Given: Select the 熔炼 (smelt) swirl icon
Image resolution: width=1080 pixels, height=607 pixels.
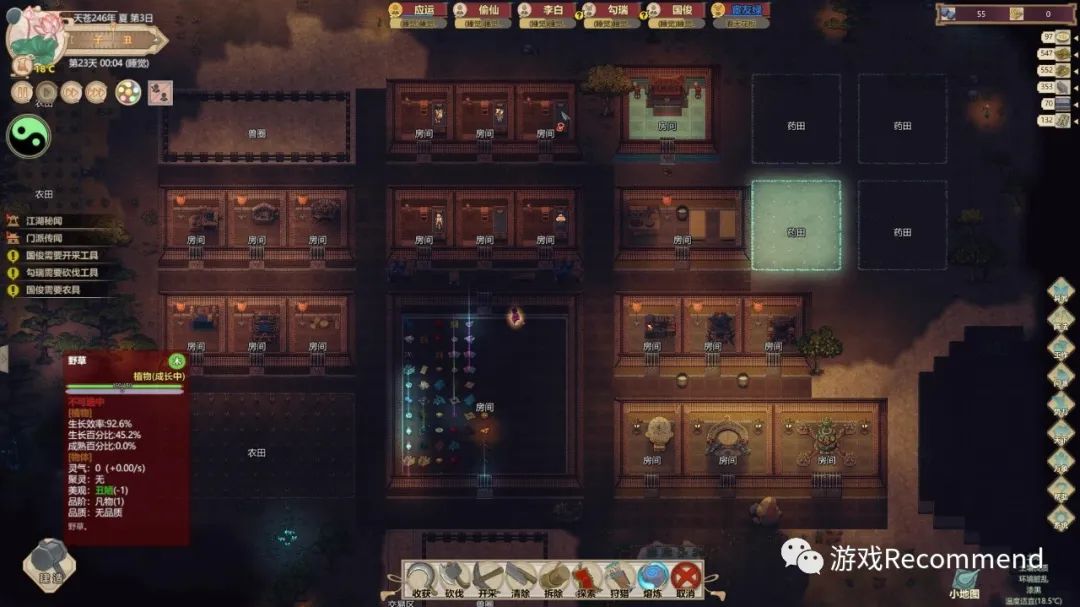Looking at the screenshot, I should click(x=652, y=579).
